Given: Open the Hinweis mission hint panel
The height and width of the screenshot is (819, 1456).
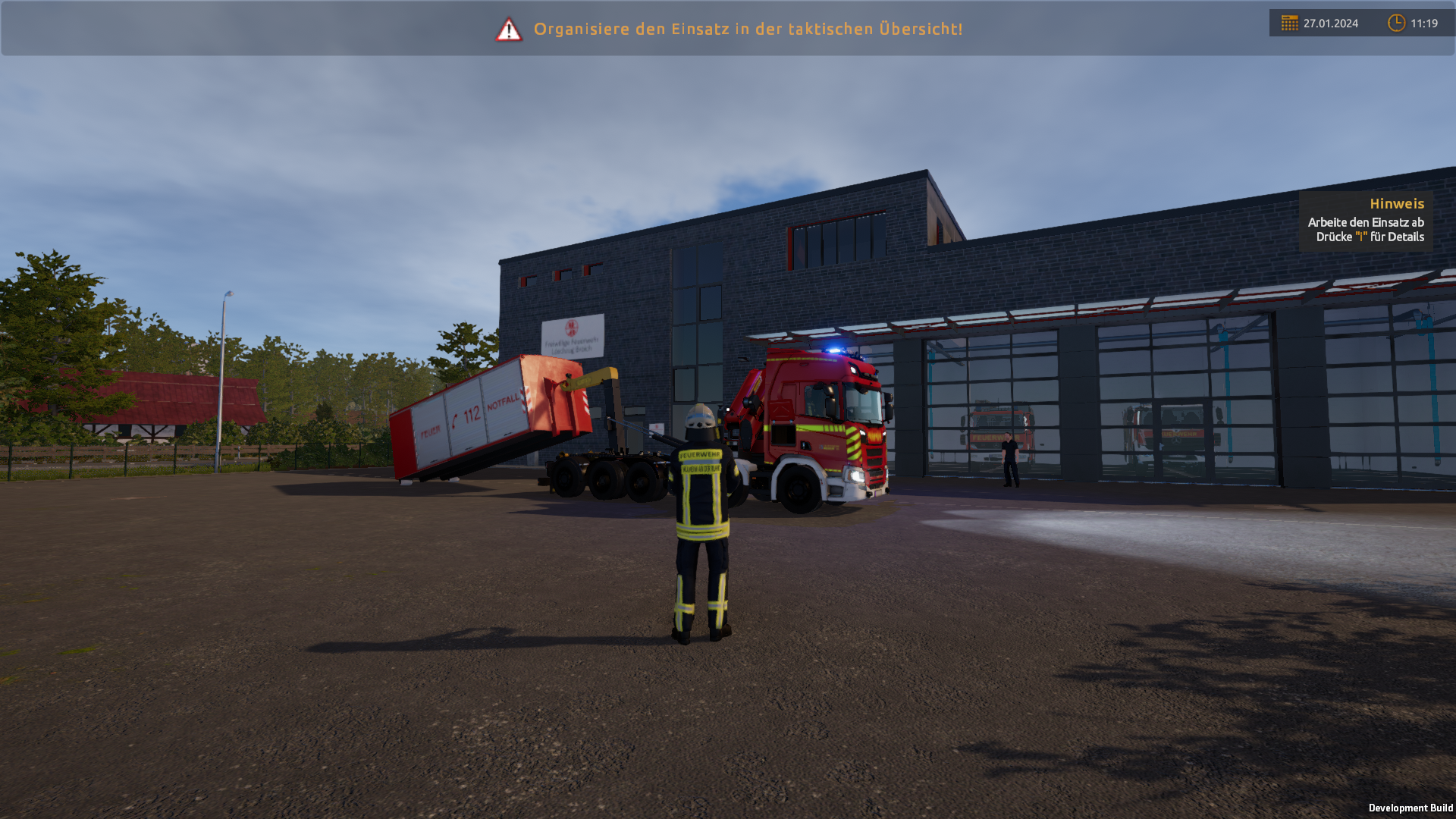Looking at the screenshot, I should (x=1366, y=221).
